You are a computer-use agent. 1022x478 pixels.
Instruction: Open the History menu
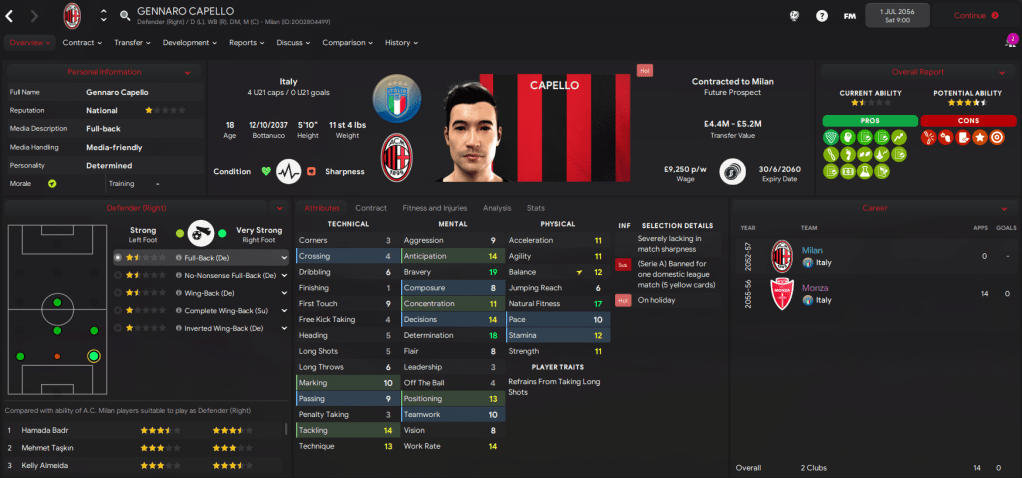(x=400, y=43)
